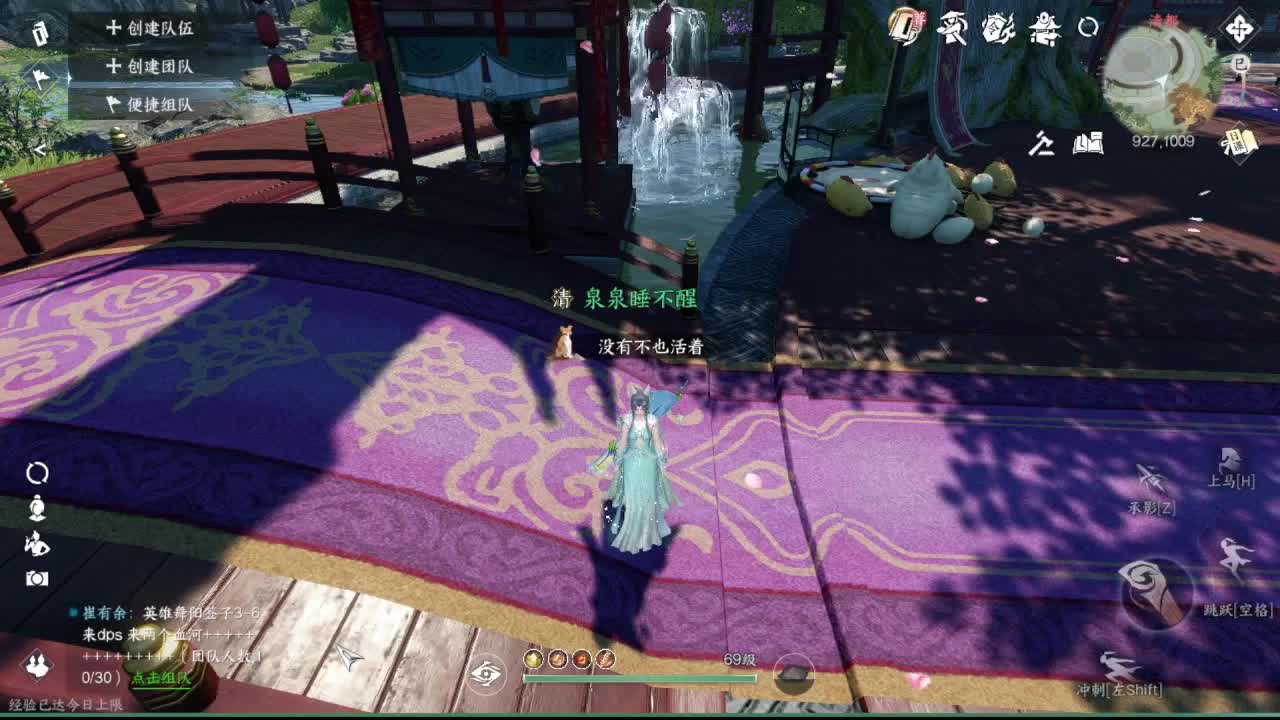
Task: Open the book journal icon near the coordinates
Action: click(1087, 143)
